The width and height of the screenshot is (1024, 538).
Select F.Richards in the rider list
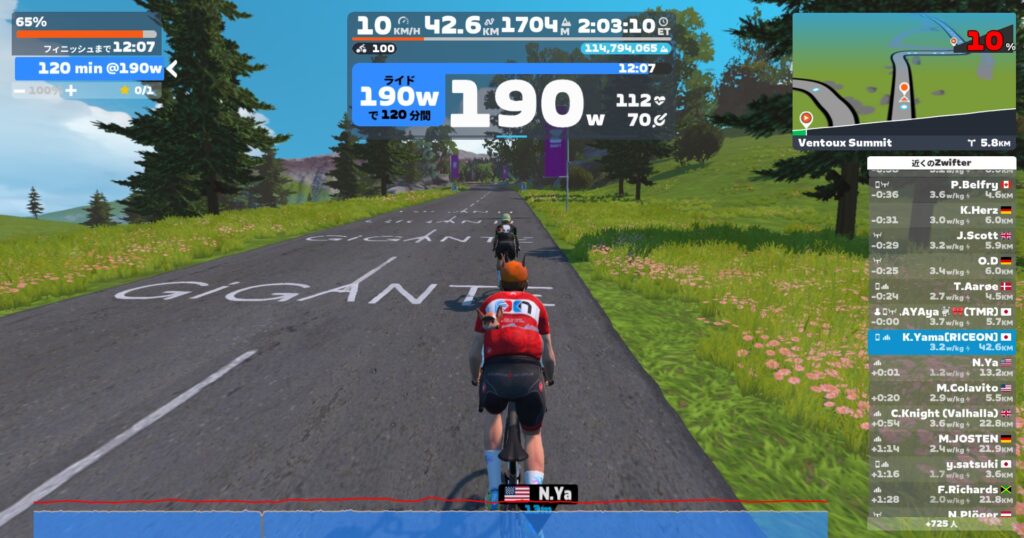941,494
